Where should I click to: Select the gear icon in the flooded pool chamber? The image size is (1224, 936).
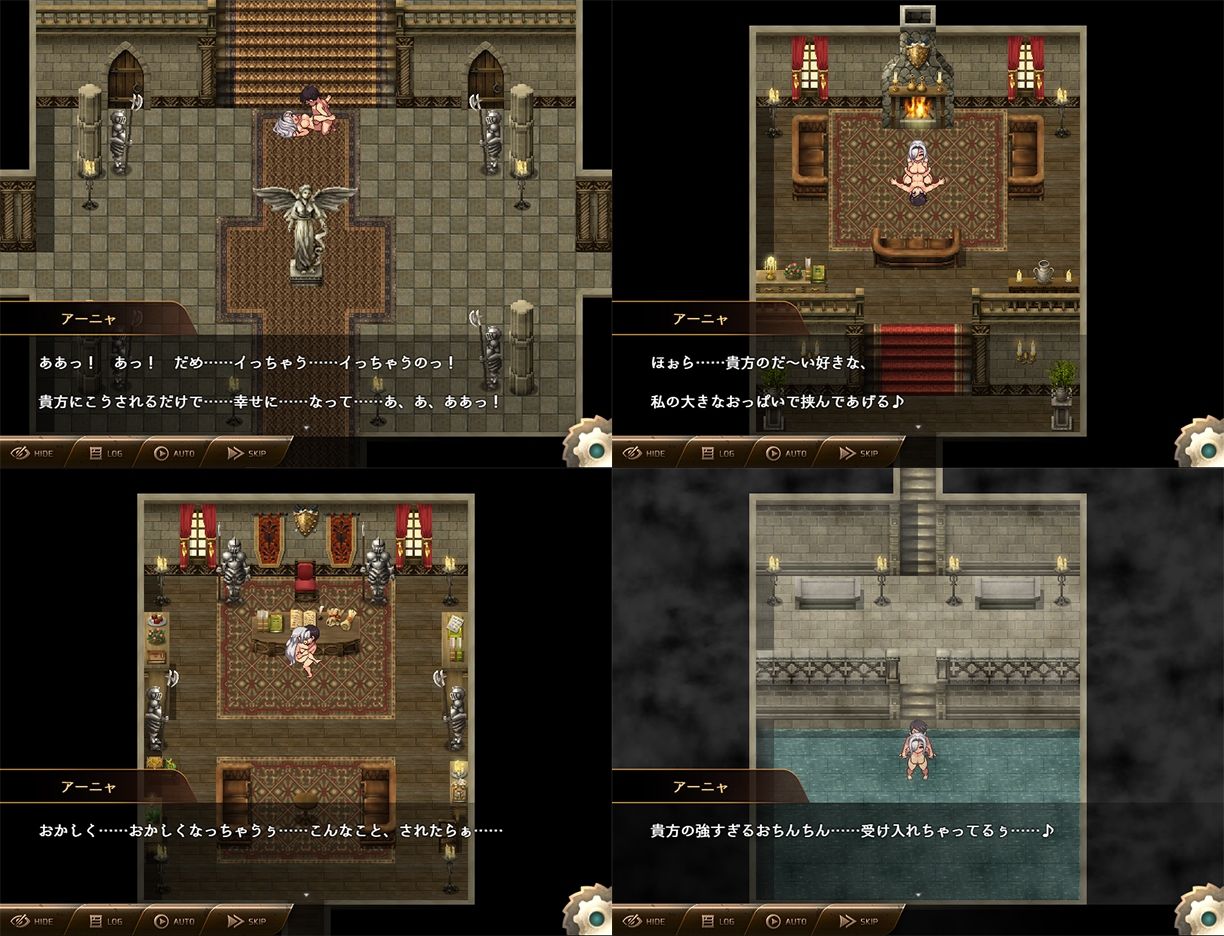pyautogui.click(x=1202, y=914)
